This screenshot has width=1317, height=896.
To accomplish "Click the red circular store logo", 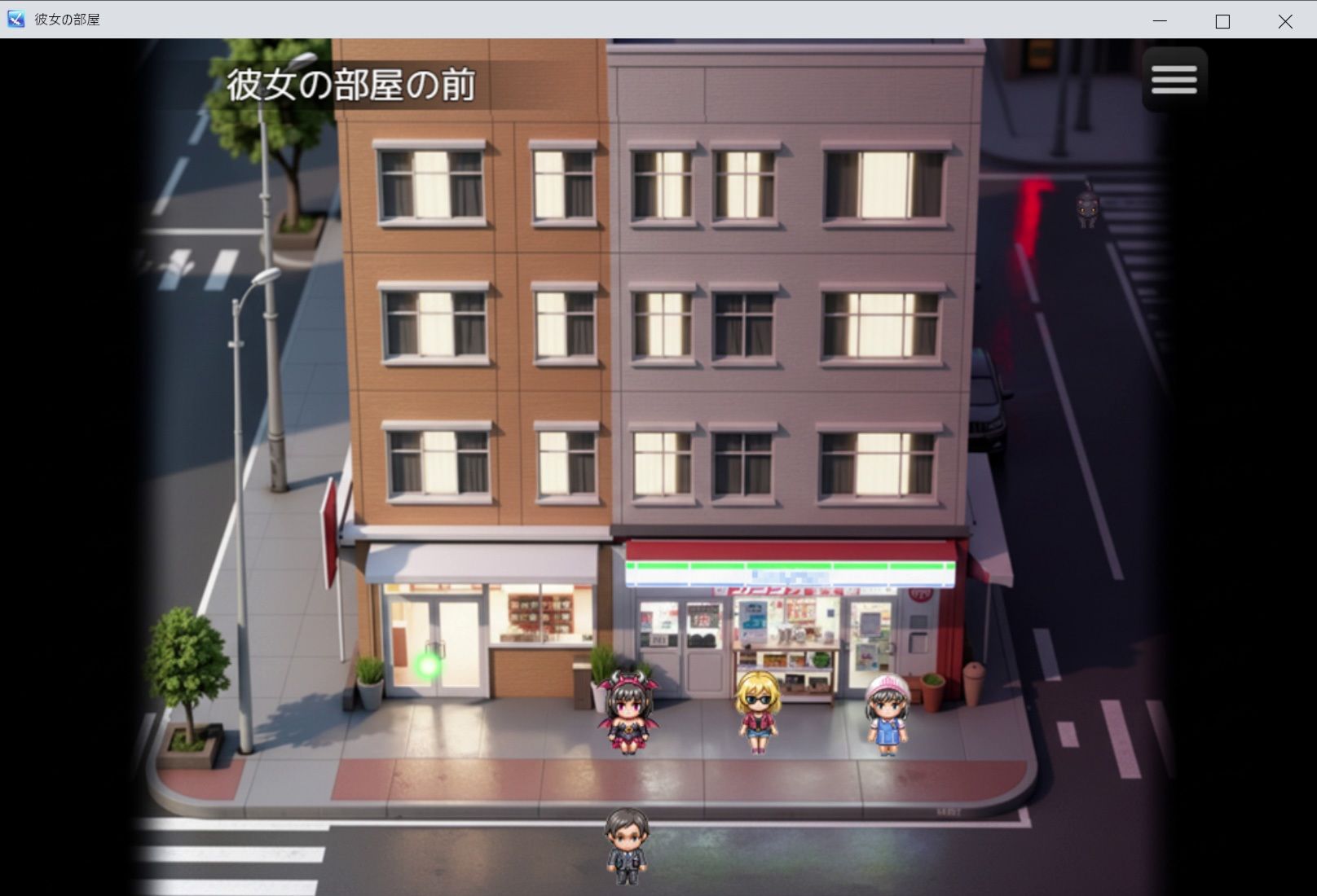I will point(919,595).
